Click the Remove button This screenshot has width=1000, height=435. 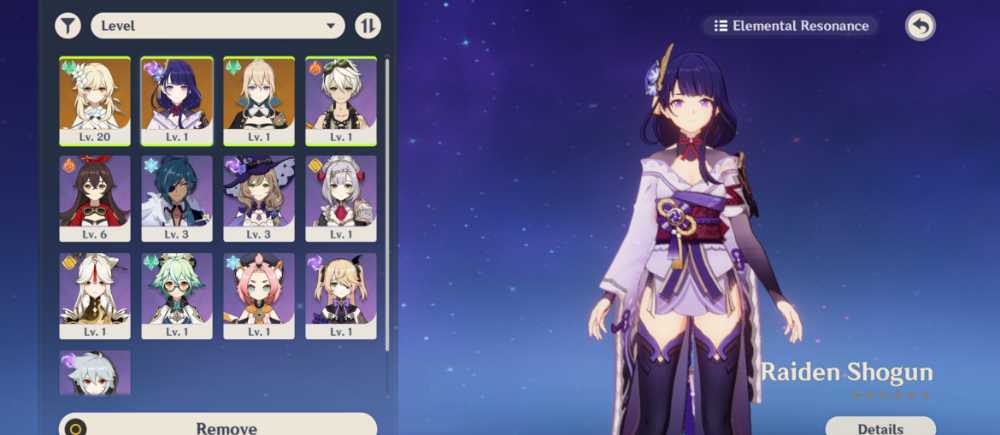[218, 427]
